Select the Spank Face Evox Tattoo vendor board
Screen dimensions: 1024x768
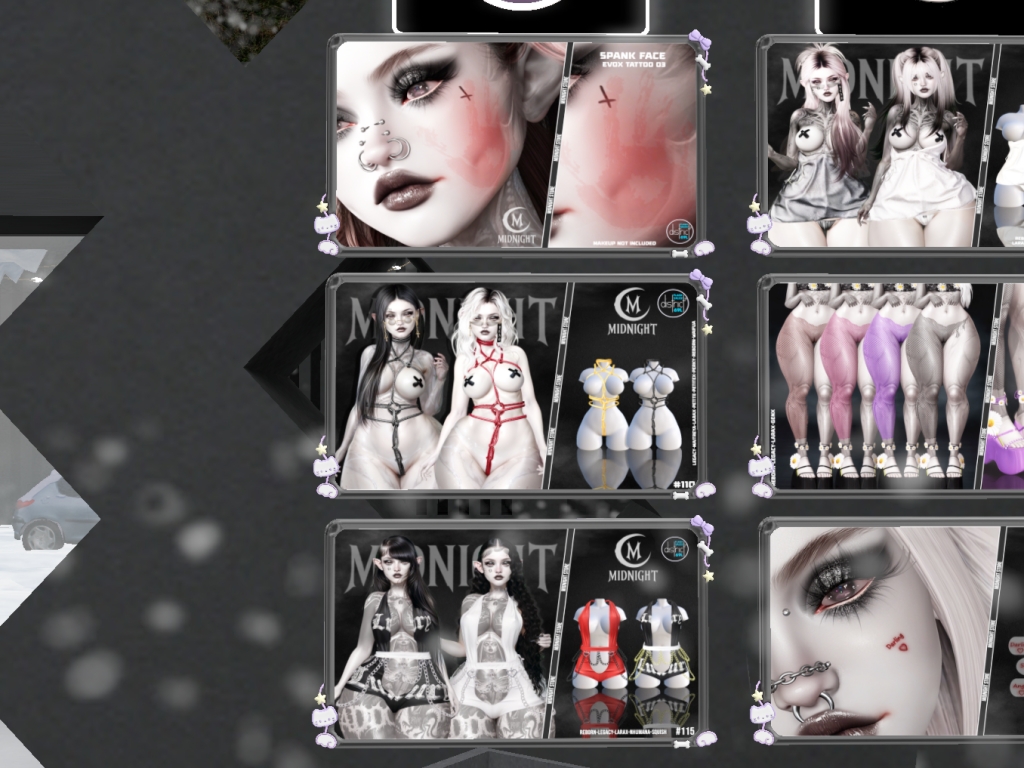click(516, 145)
